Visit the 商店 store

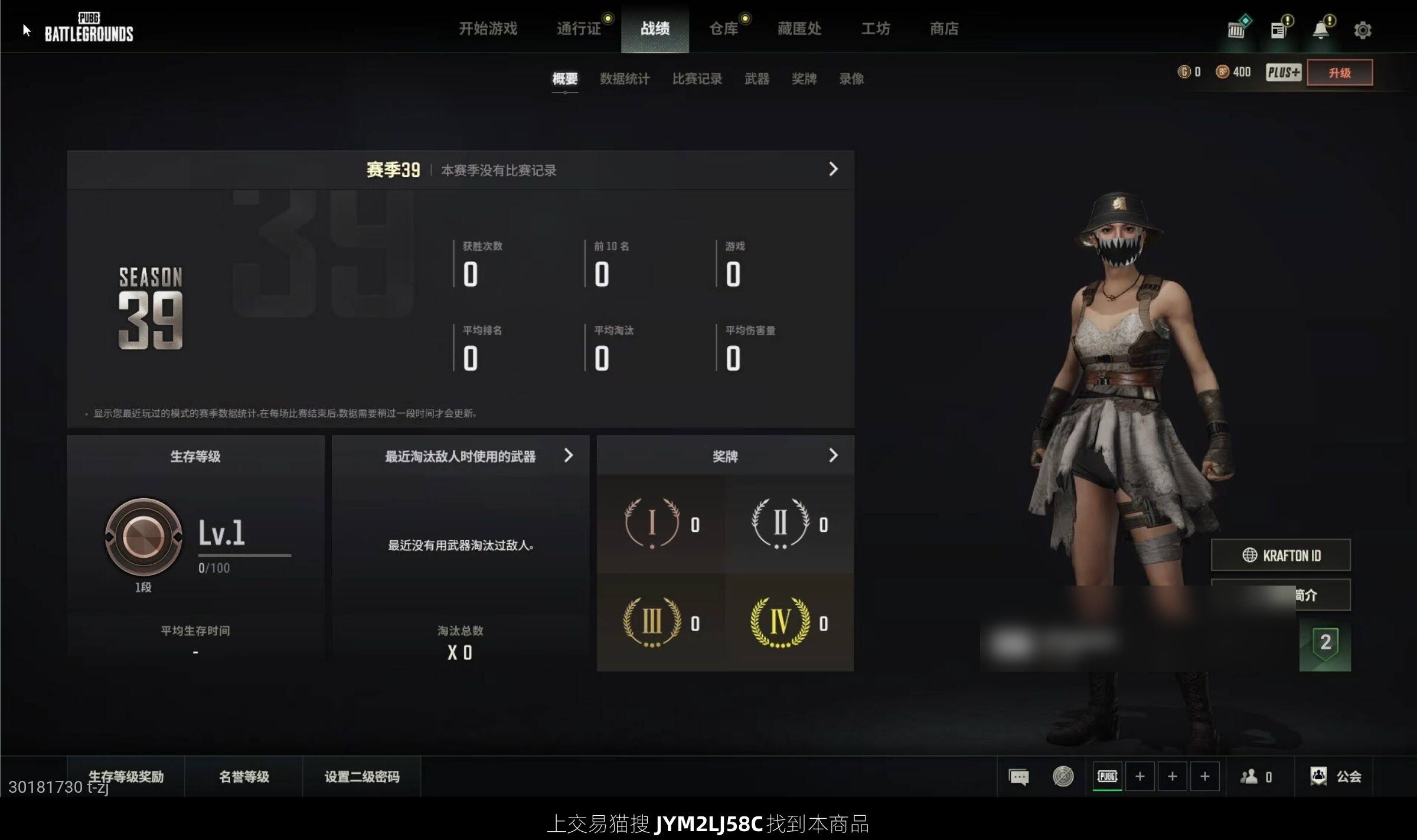tap(943, 28)
